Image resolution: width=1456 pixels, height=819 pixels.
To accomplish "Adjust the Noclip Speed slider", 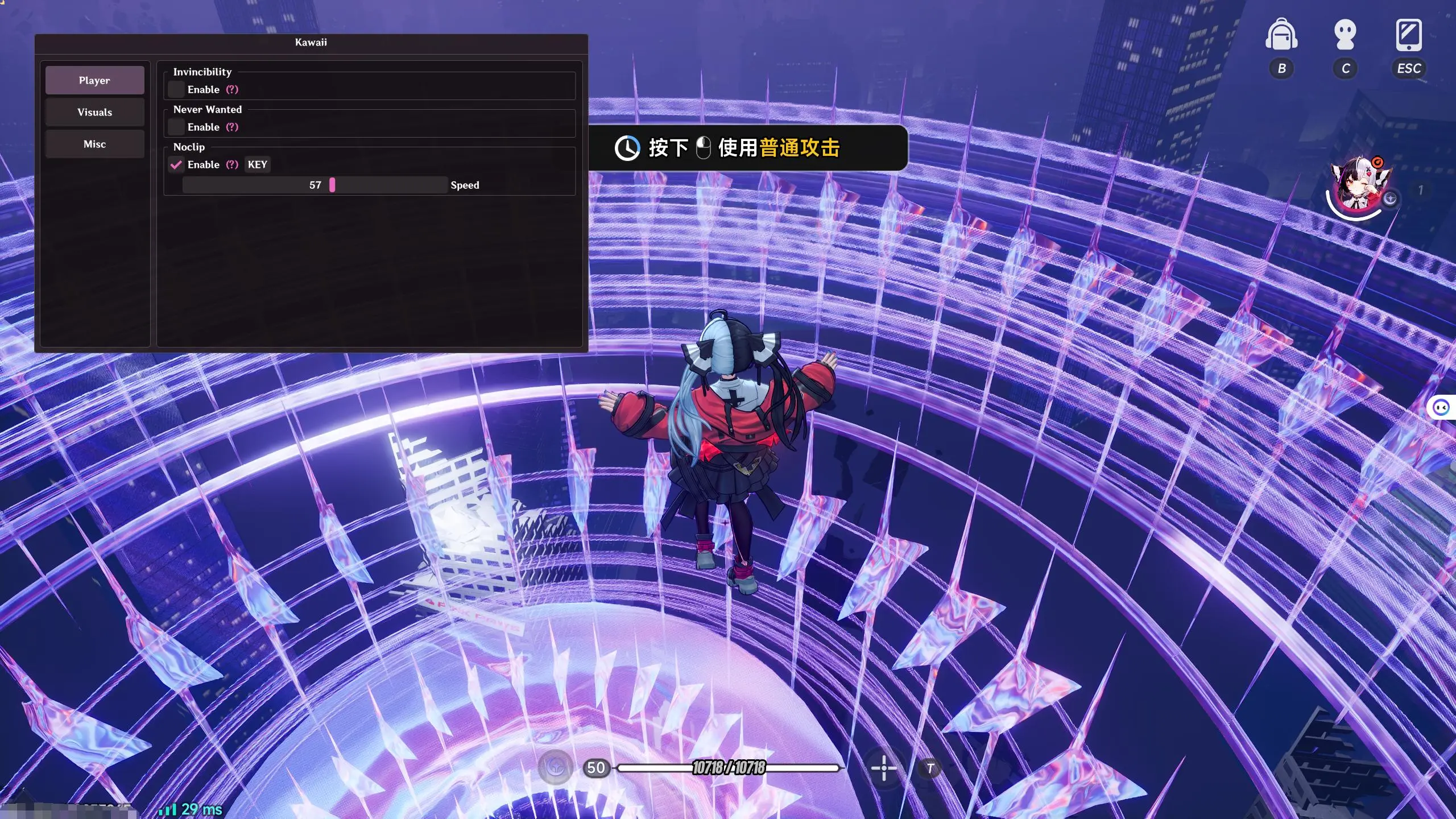I will coord(332,185).
